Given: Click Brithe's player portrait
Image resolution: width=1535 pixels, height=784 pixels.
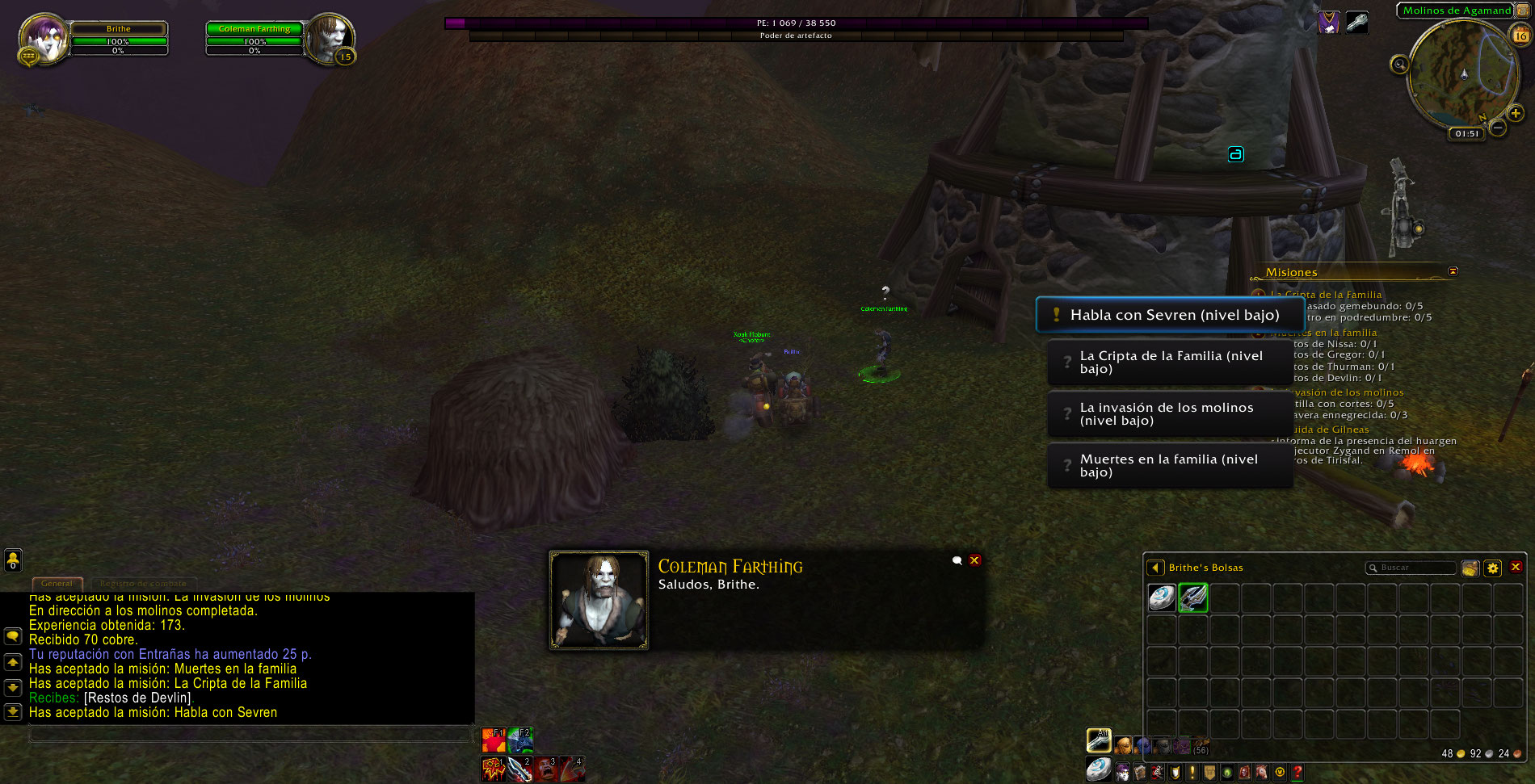Looking at the screenshot, I should click(x=43, y=38).
